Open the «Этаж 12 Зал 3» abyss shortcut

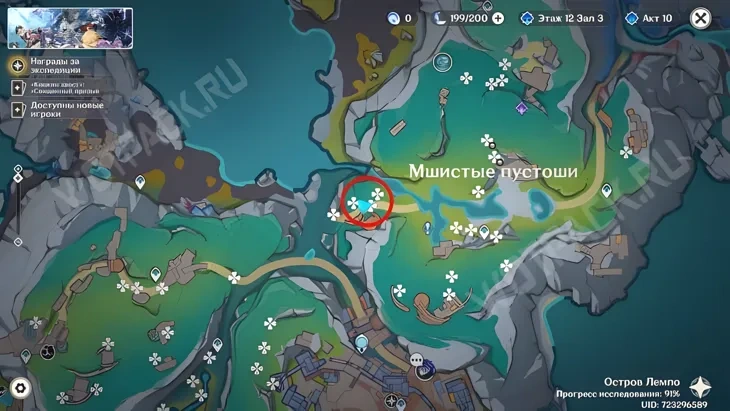click(x=565, y=18)
